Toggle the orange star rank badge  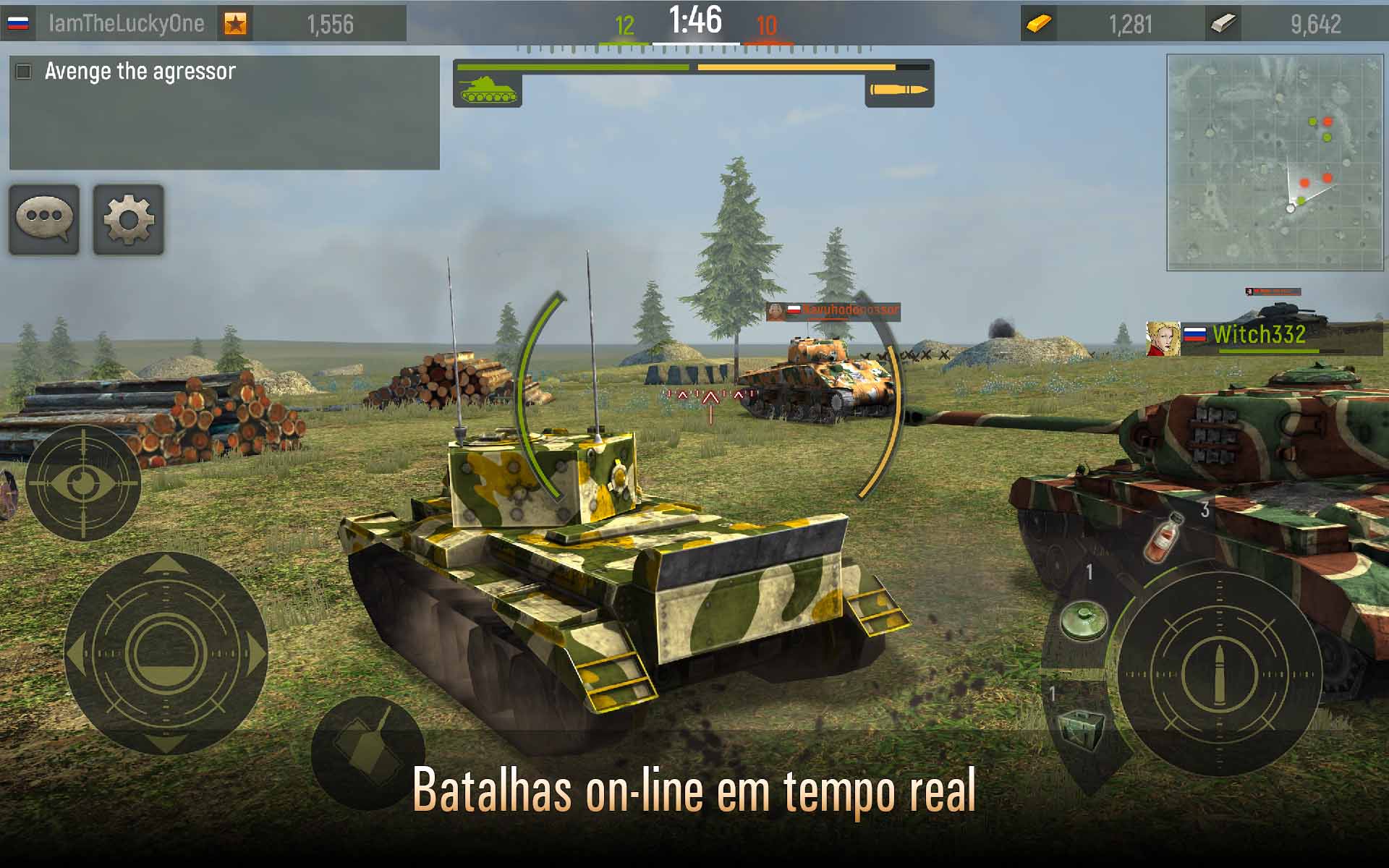pos(237,22)
